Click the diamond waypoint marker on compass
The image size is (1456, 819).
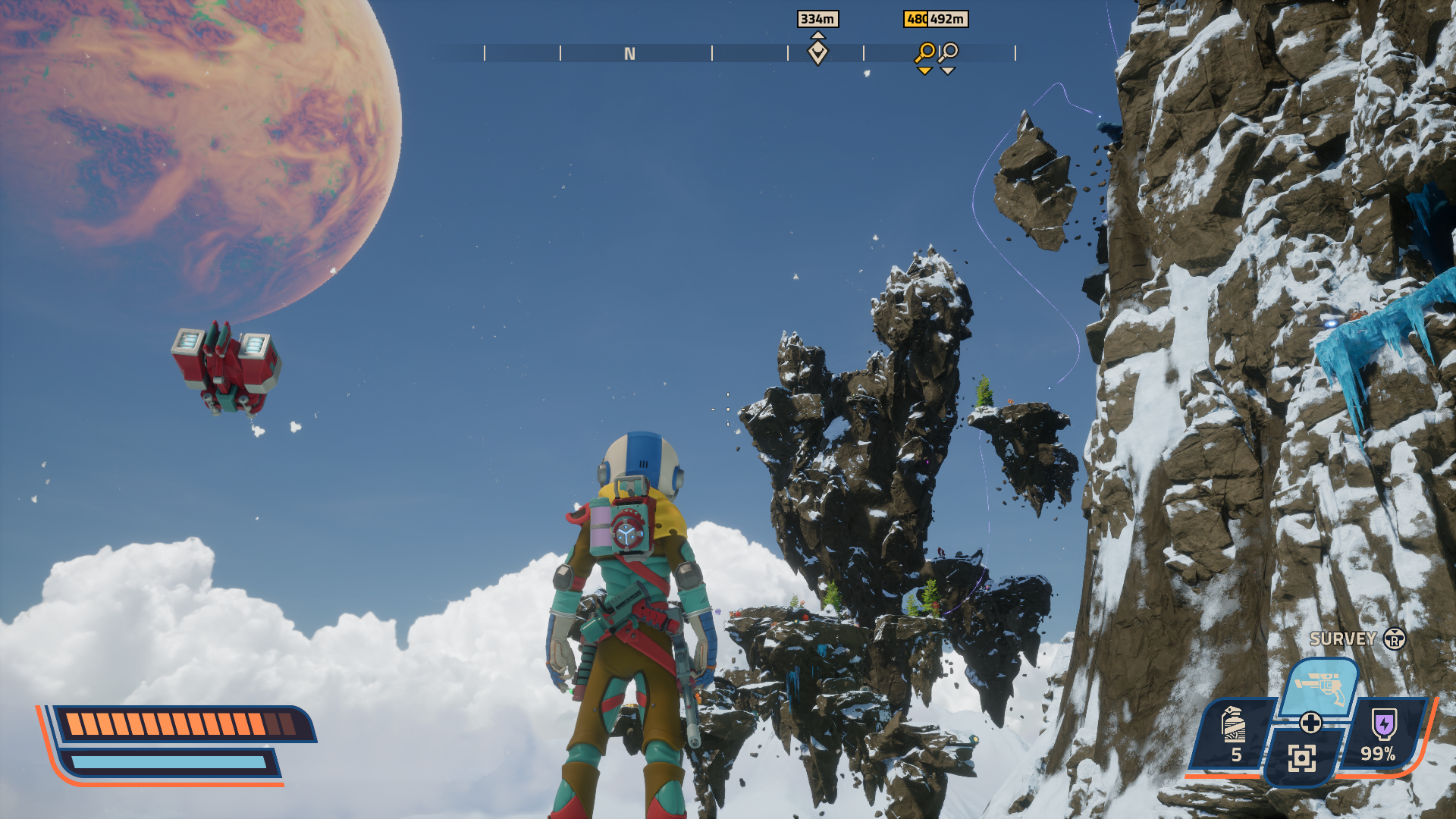pyautogui.click(x=817, y=52)
